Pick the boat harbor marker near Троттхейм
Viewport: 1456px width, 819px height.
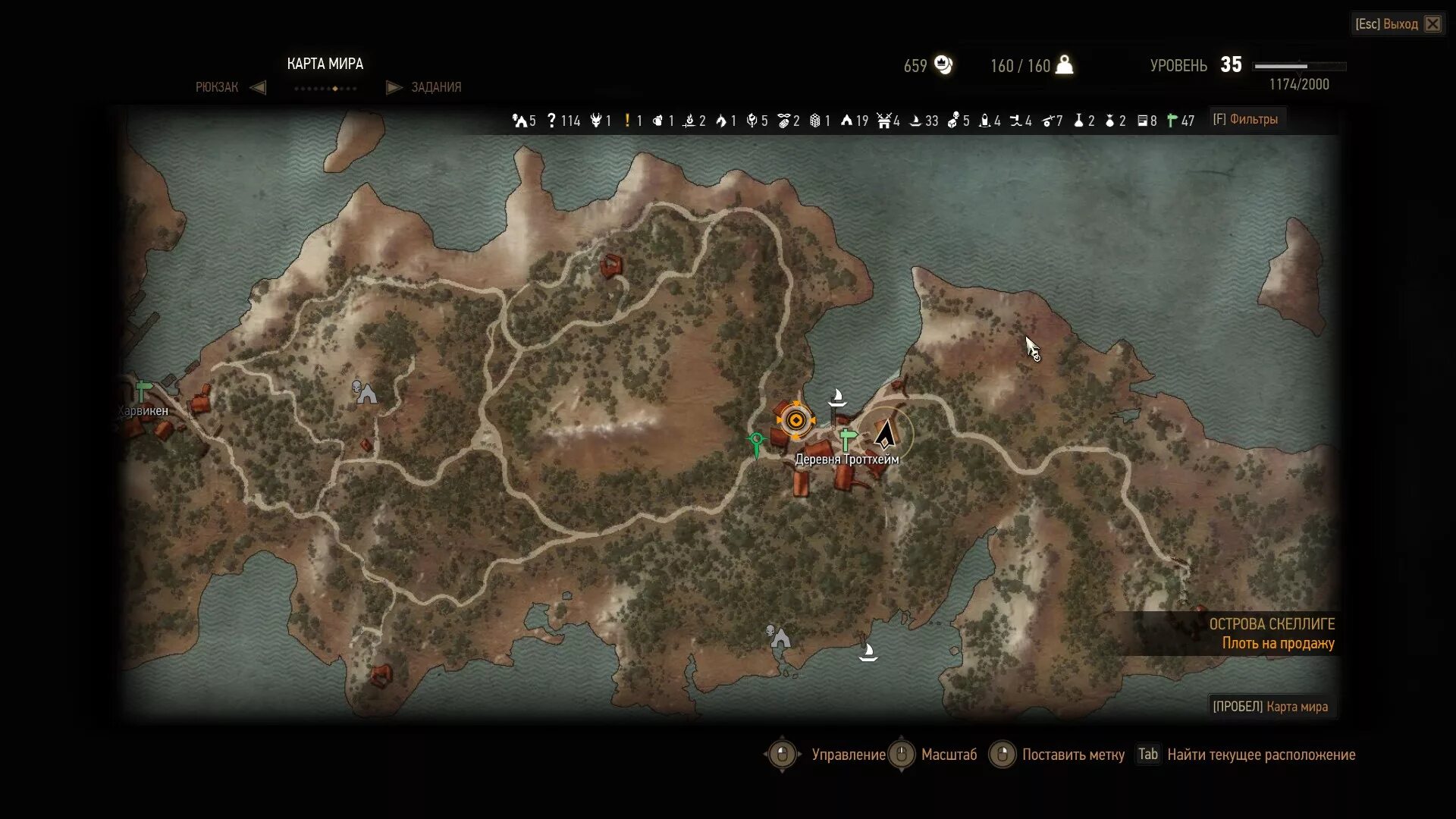(x=837, y=397)
